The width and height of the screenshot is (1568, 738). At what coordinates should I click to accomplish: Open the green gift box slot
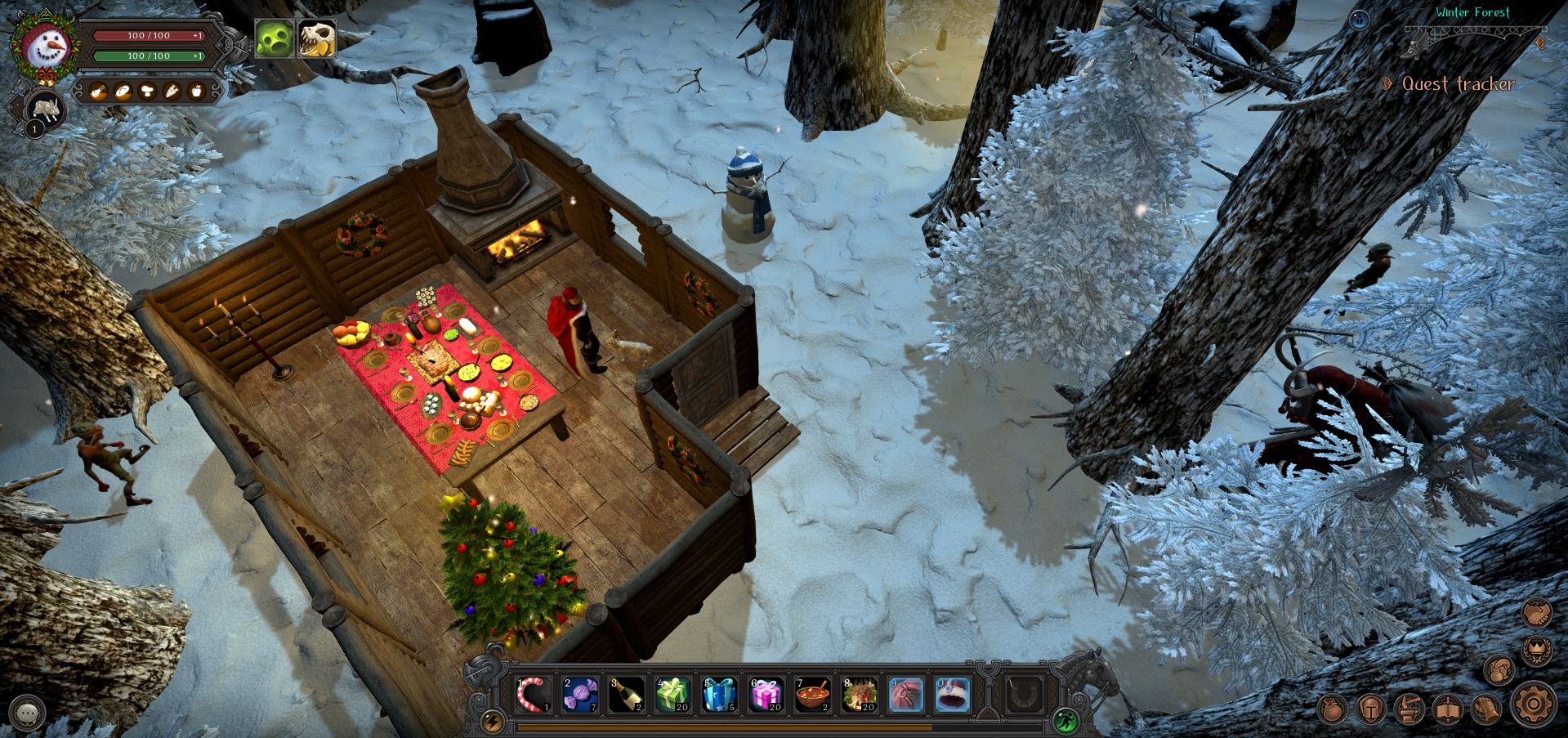[x=673, y=695]
